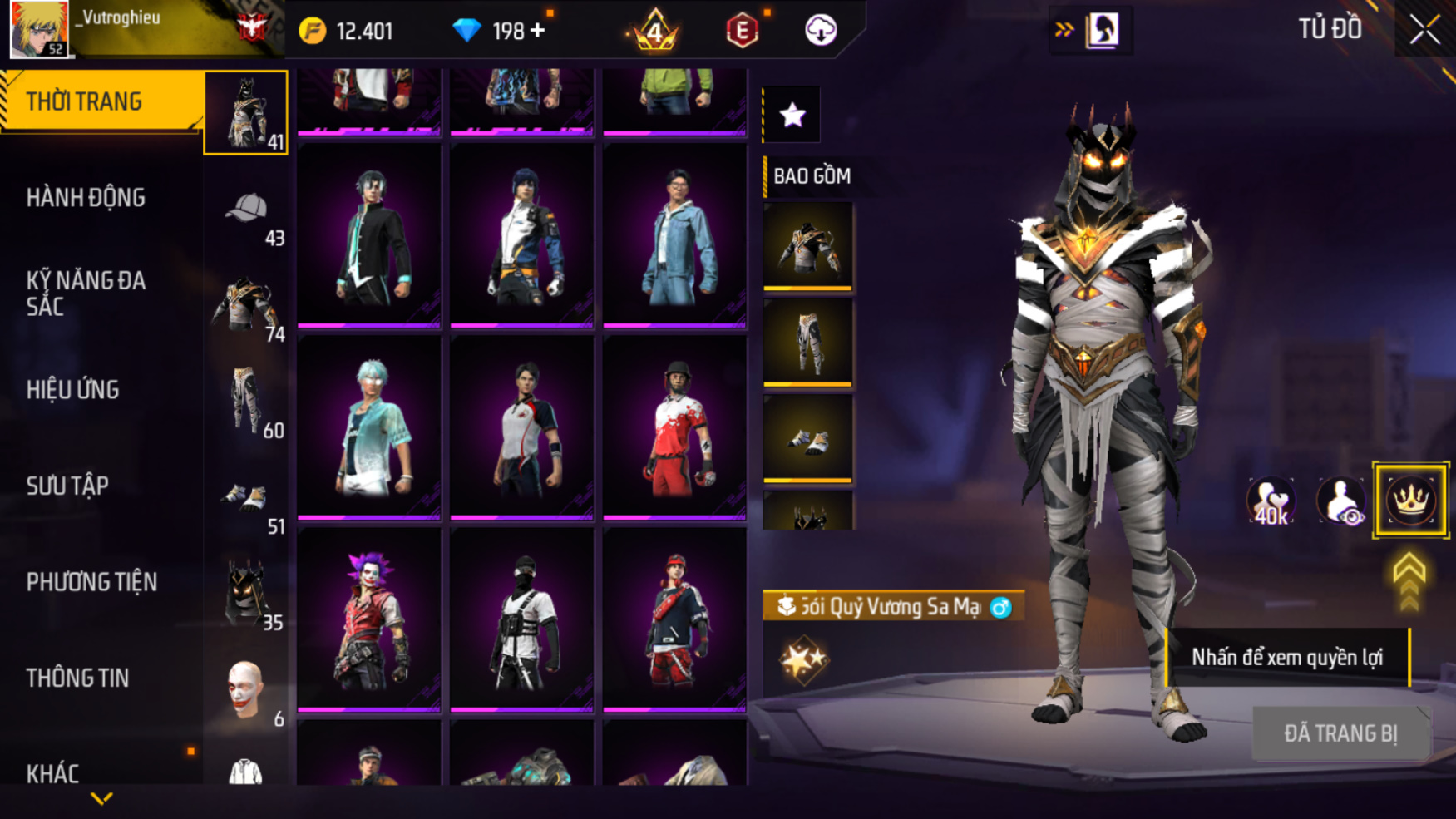Add diamonds with the plus button

(538, 31)
